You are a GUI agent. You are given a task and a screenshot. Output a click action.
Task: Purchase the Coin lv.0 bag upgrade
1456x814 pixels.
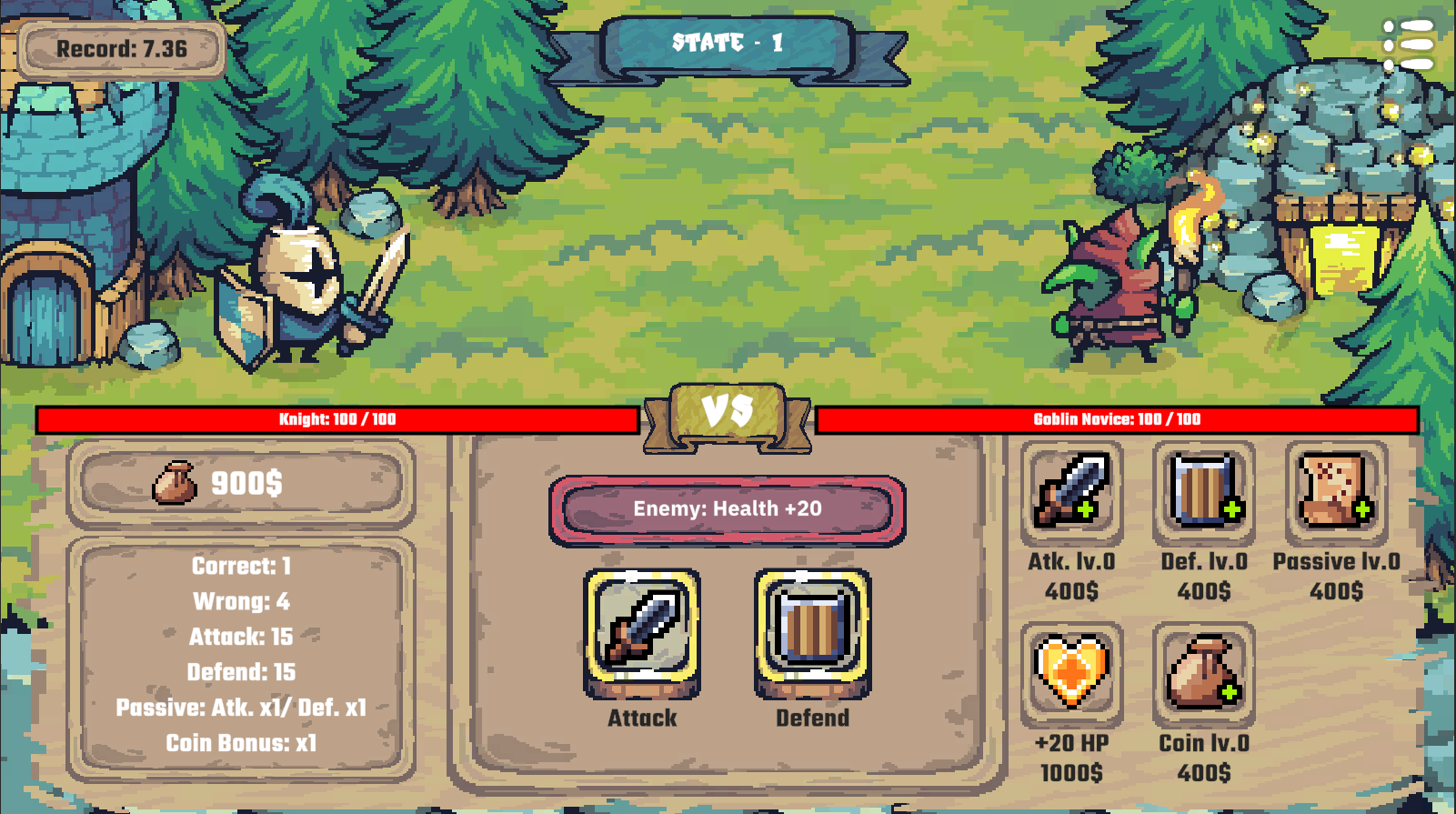(x=1204, y=673)
